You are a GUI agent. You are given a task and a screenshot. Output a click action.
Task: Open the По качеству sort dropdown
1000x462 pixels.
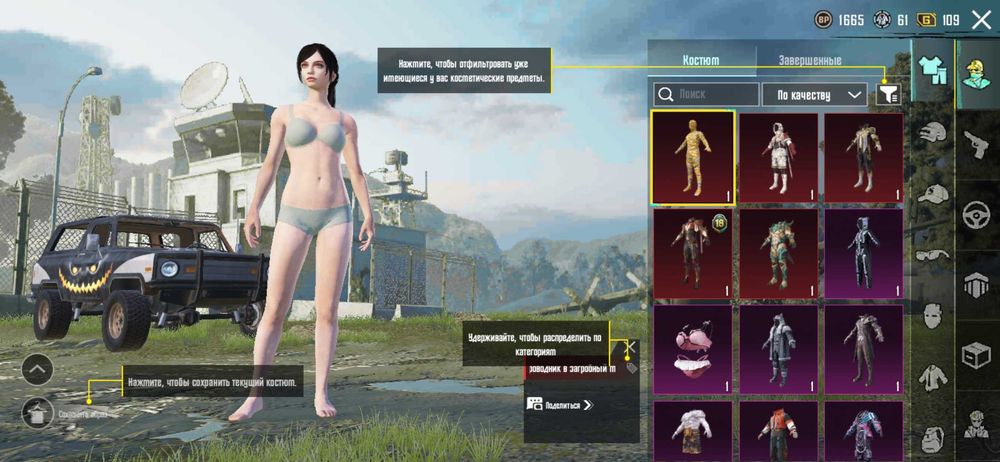814,94
